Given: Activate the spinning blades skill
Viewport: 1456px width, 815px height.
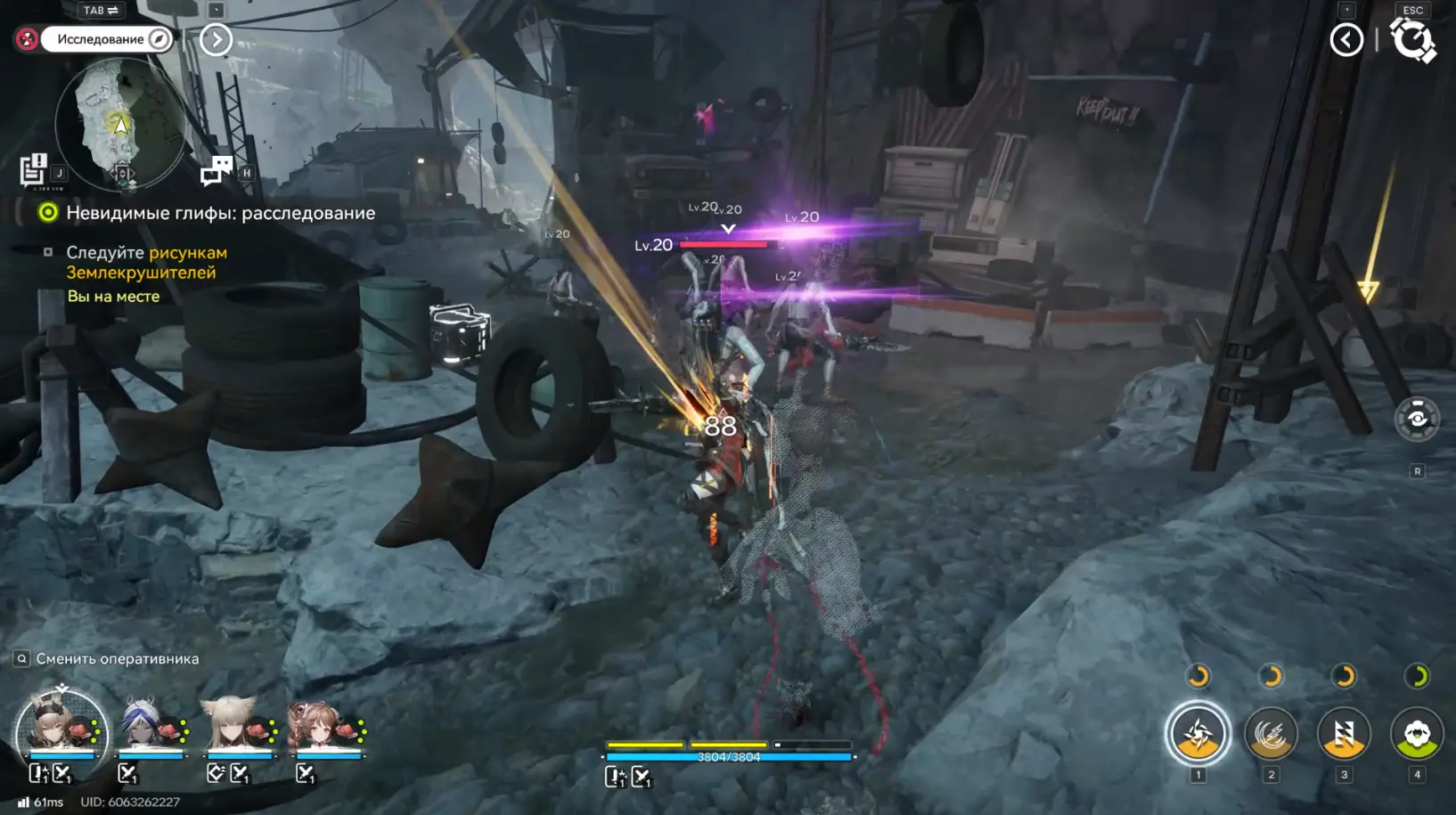Looking at the screenshot, I should pos(1198,734).
